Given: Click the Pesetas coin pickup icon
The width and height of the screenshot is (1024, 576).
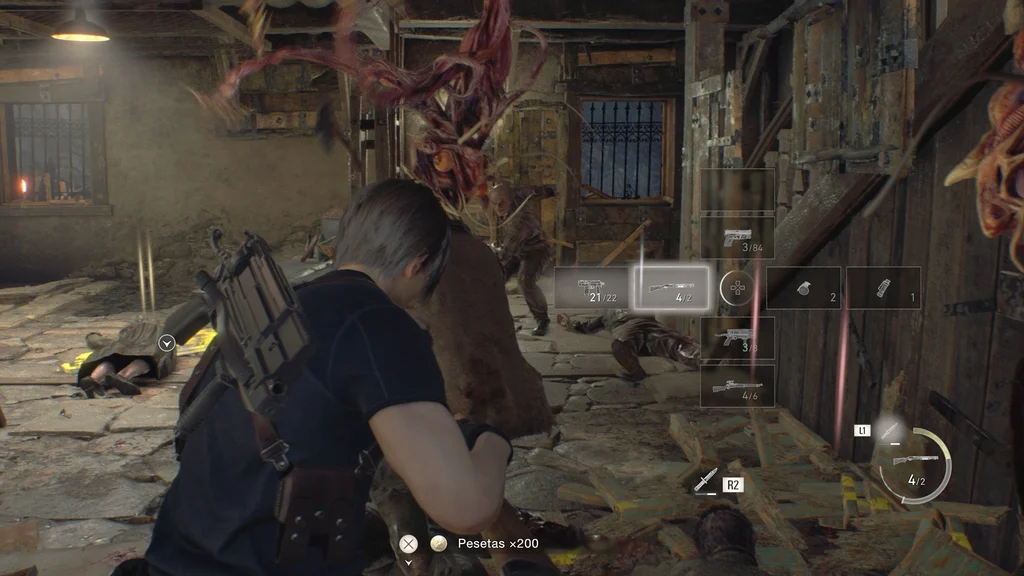Looking at the screenshot, I should tap(437, 543).
